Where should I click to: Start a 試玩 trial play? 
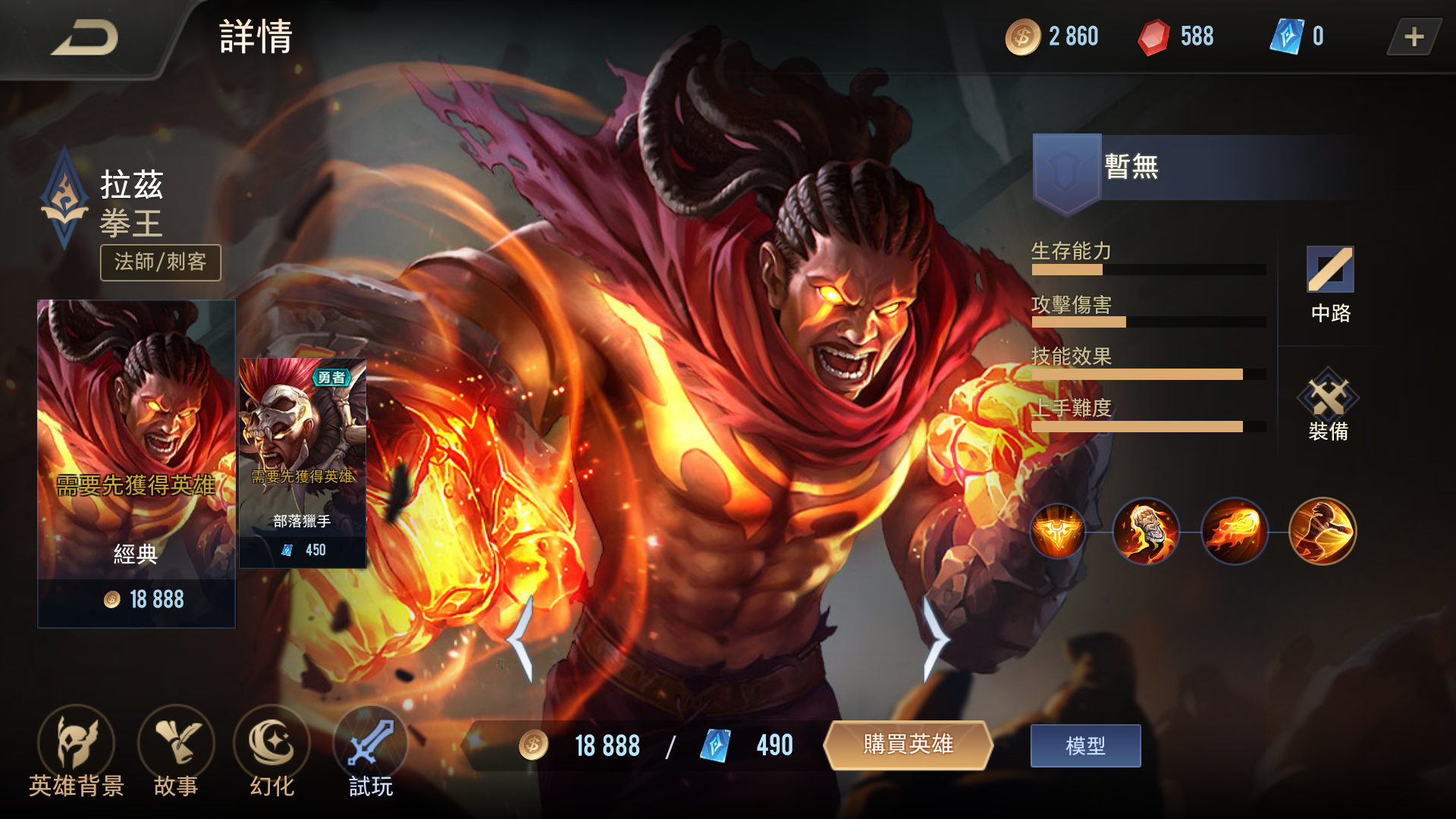(x=370, y=752)
